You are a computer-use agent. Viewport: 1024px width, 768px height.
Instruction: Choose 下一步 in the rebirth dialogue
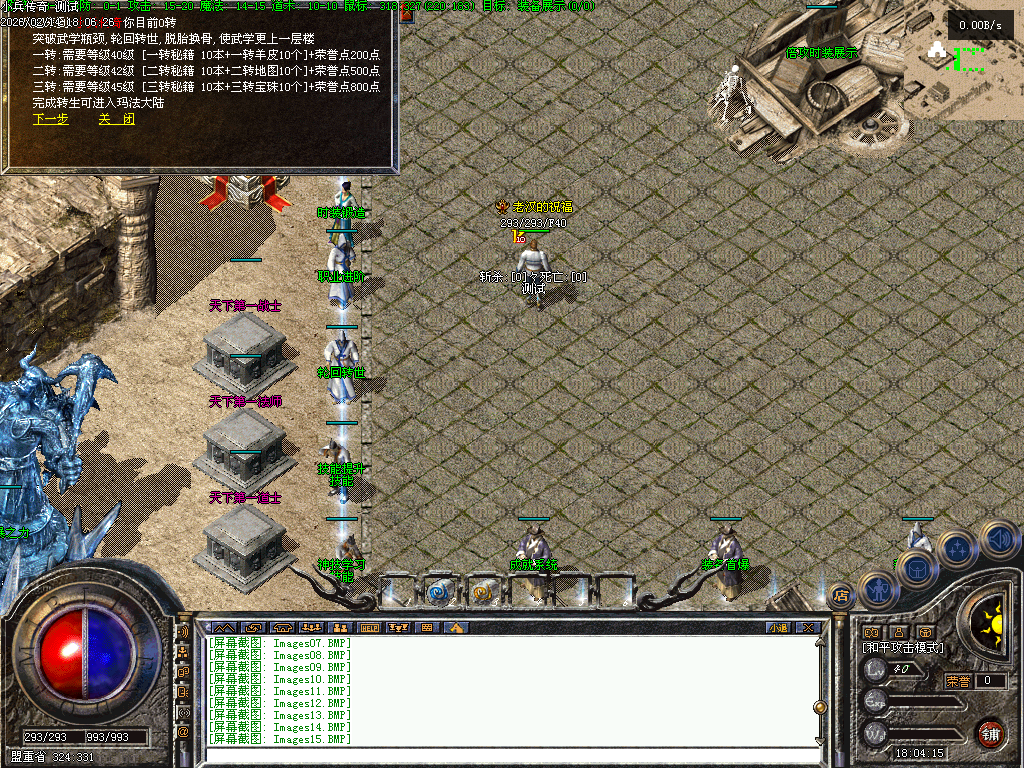pyautogui.click(x=51, y=119)
